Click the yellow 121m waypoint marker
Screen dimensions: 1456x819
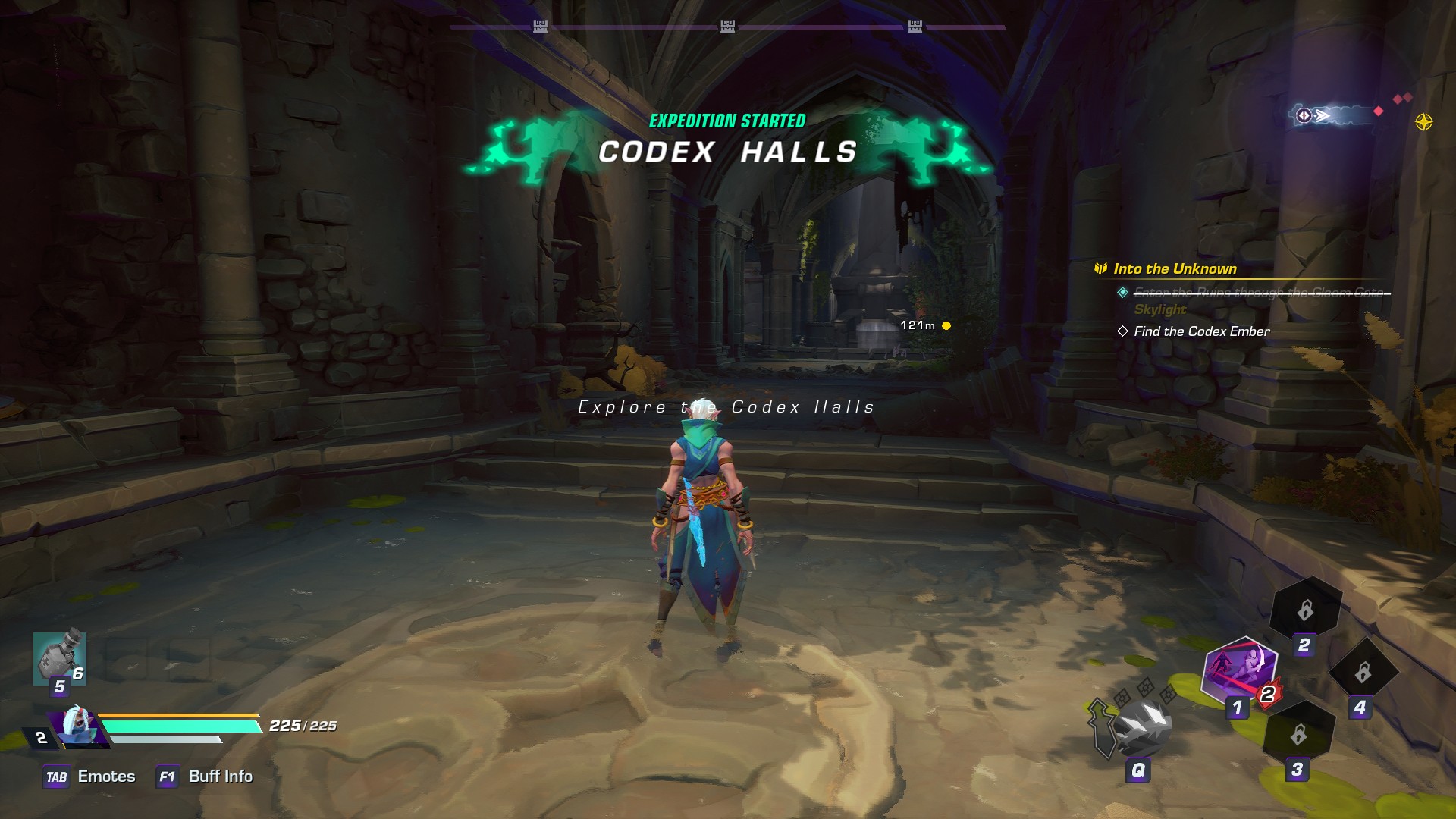[946, 326]
